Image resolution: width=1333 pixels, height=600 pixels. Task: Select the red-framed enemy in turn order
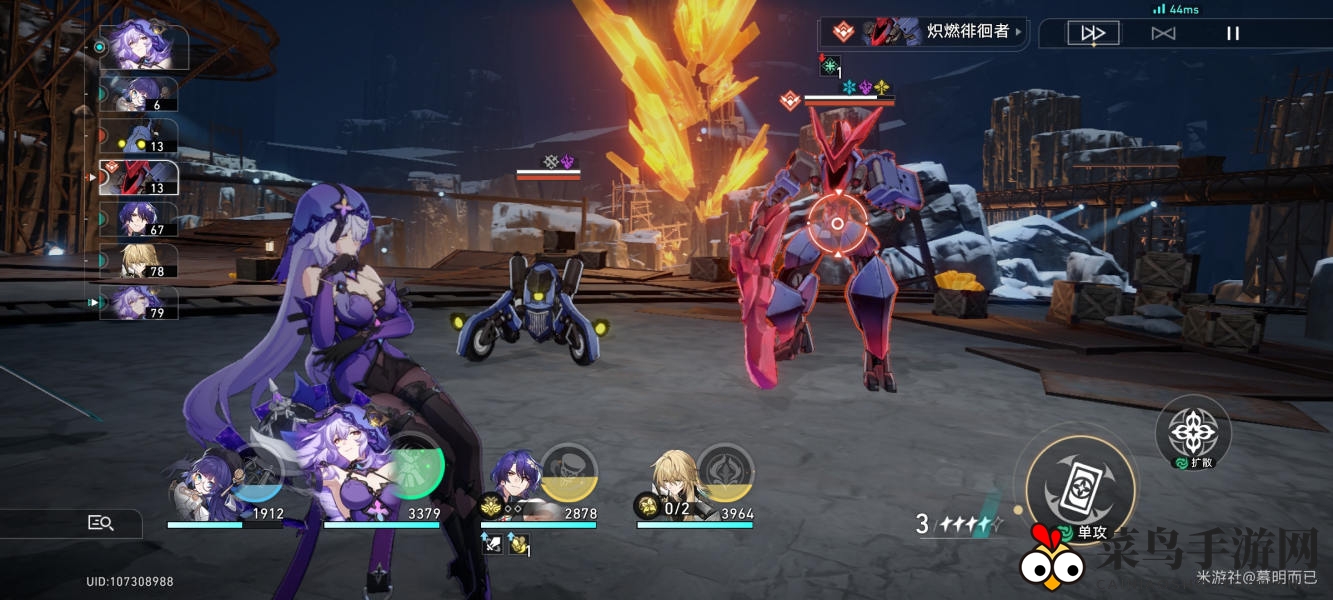point(138,178)
